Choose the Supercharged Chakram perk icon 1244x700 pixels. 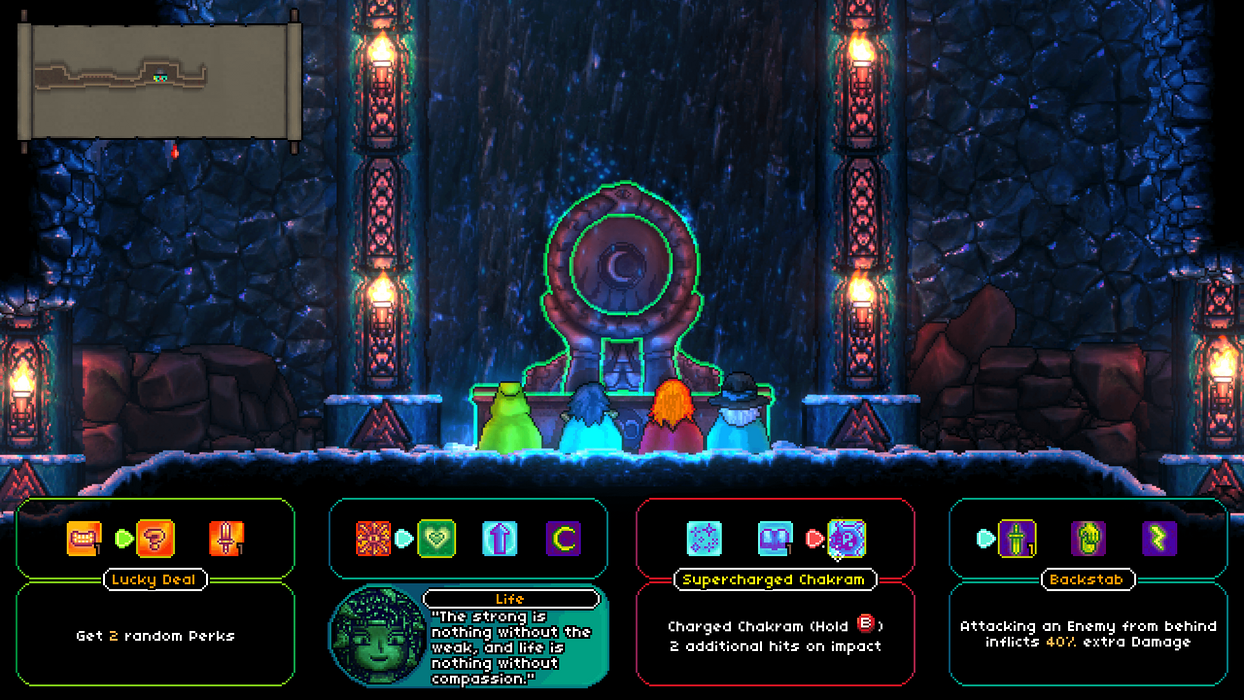coord(847,539)
